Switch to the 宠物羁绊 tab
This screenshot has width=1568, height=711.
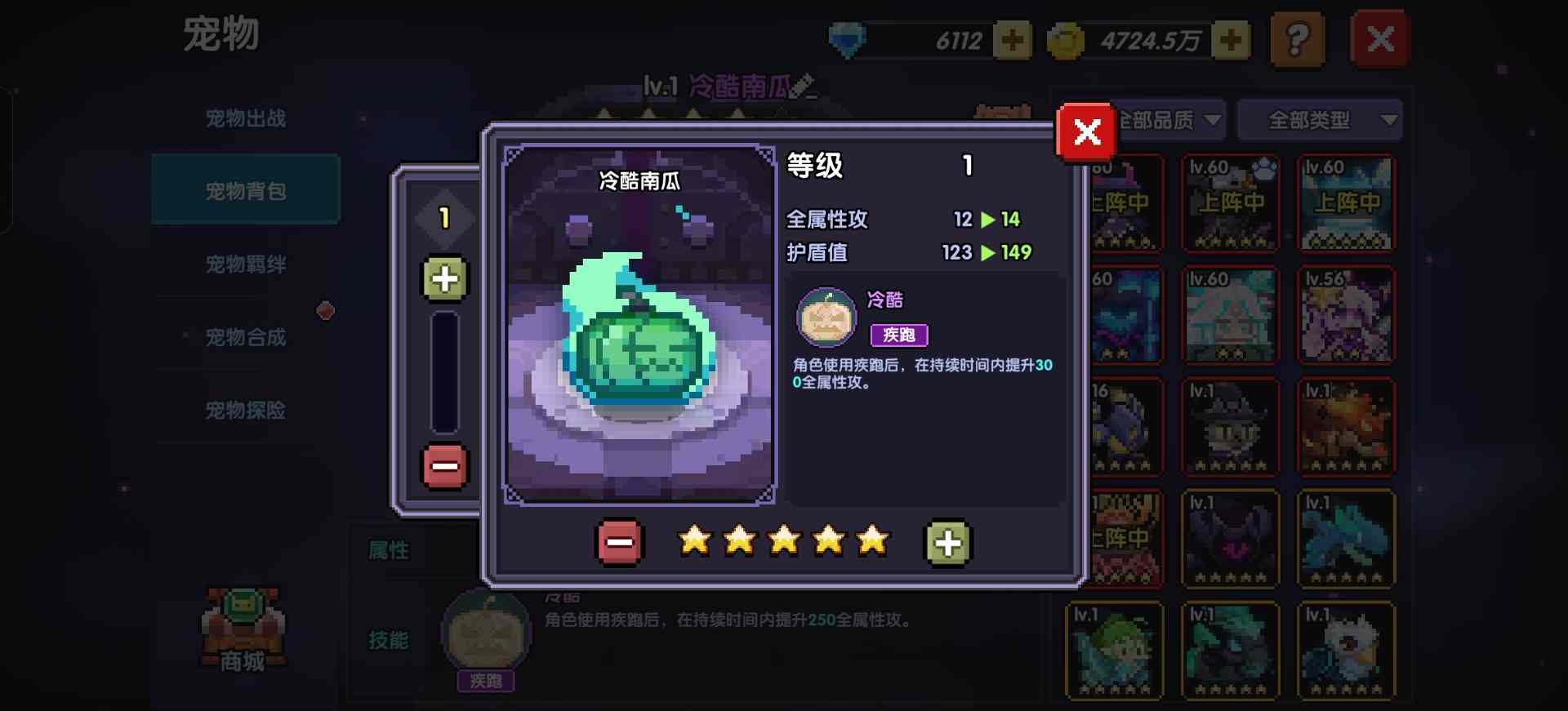(245, 263)
